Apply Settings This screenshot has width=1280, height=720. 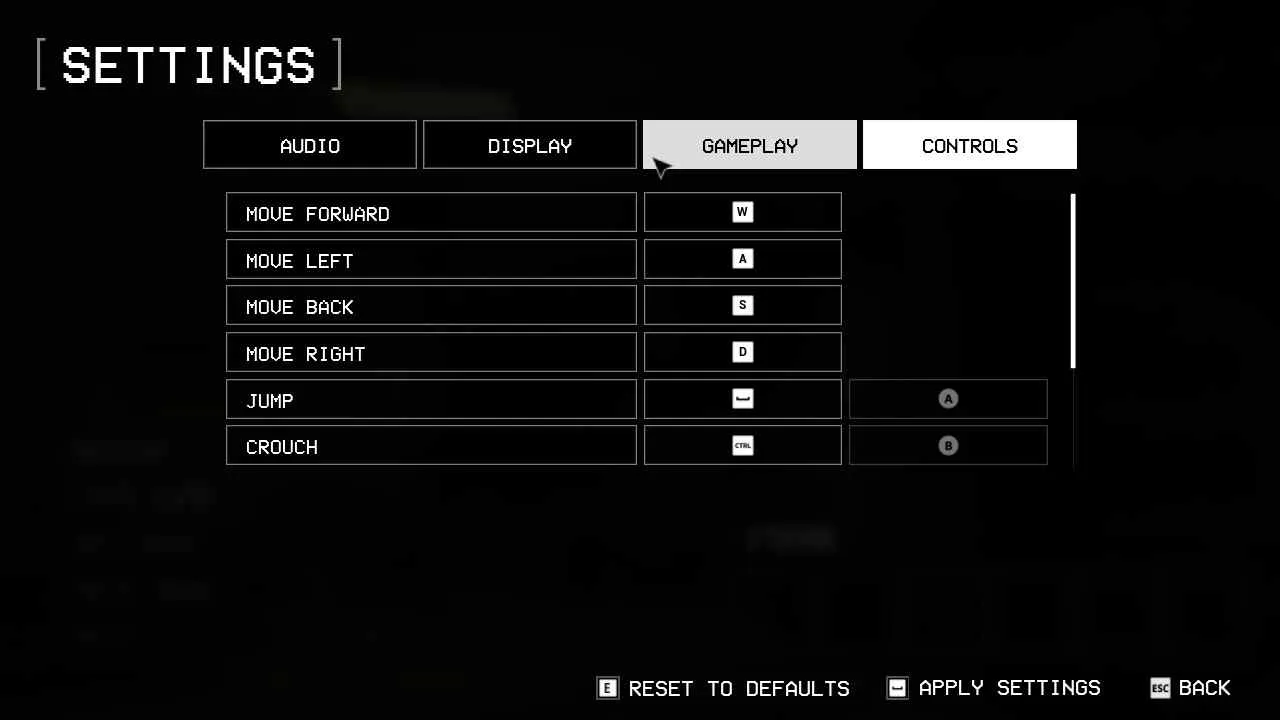pyautogui.click(x=994, y=688)
